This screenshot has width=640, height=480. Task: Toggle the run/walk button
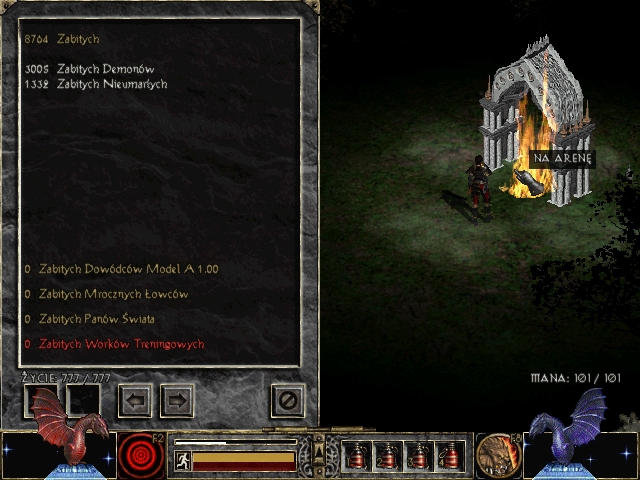(183, 461)
